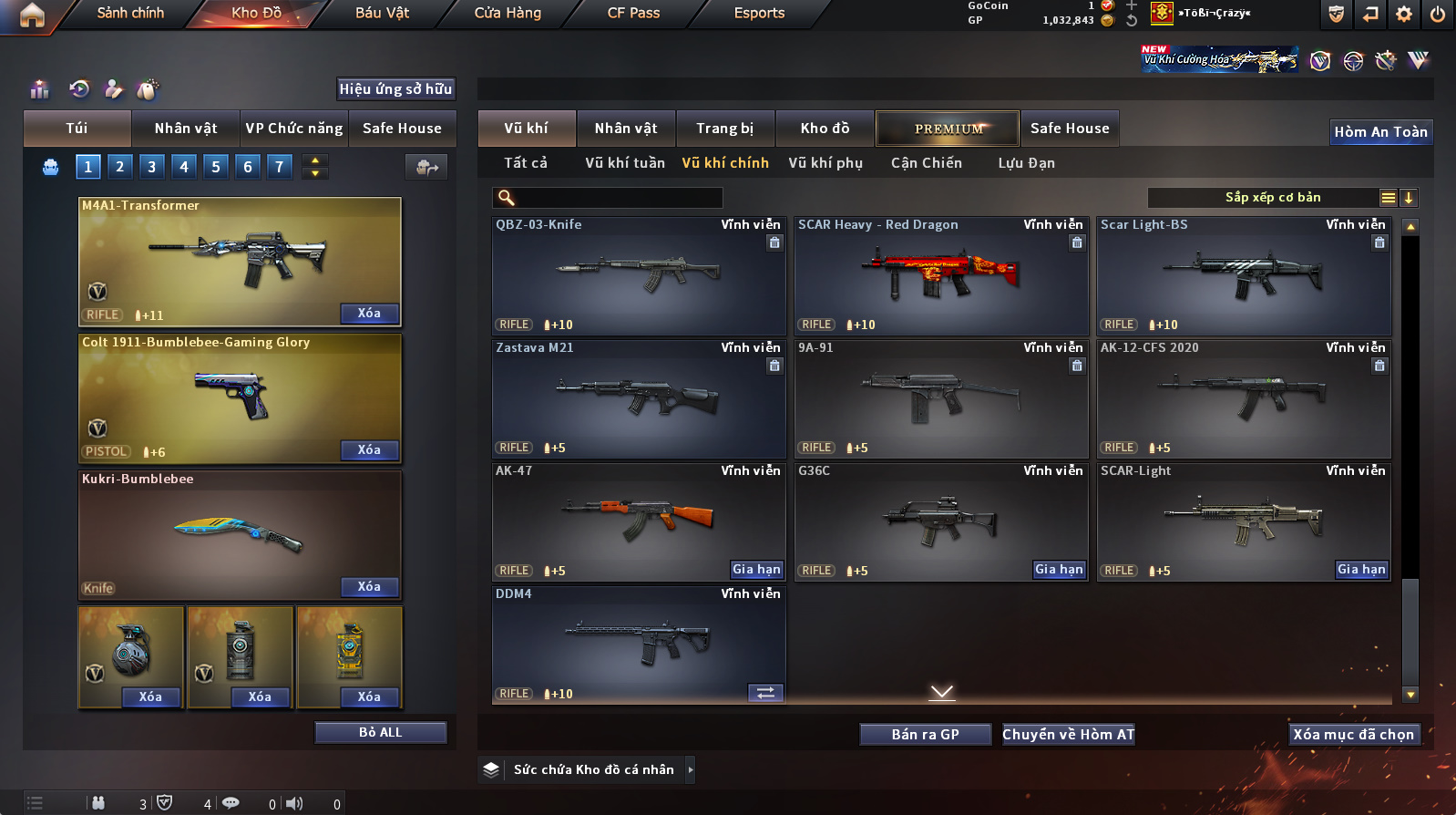Click the Bỏ ALL button
This screenshot has width=1456, height=815.
(x=380, y=733)
